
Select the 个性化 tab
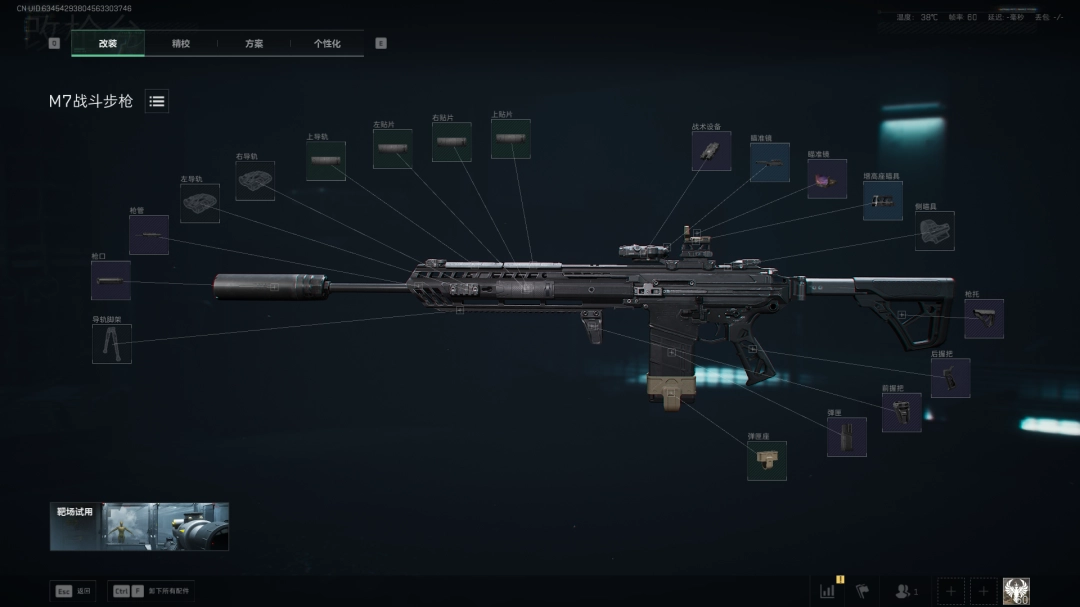coord(327,44)
